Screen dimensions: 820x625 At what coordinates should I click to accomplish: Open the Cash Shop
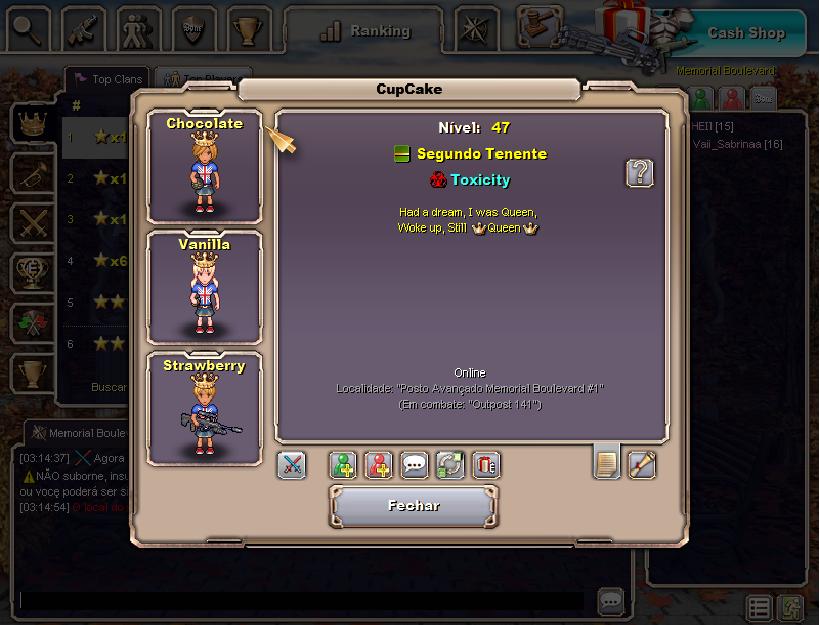[x=745, y=32]
